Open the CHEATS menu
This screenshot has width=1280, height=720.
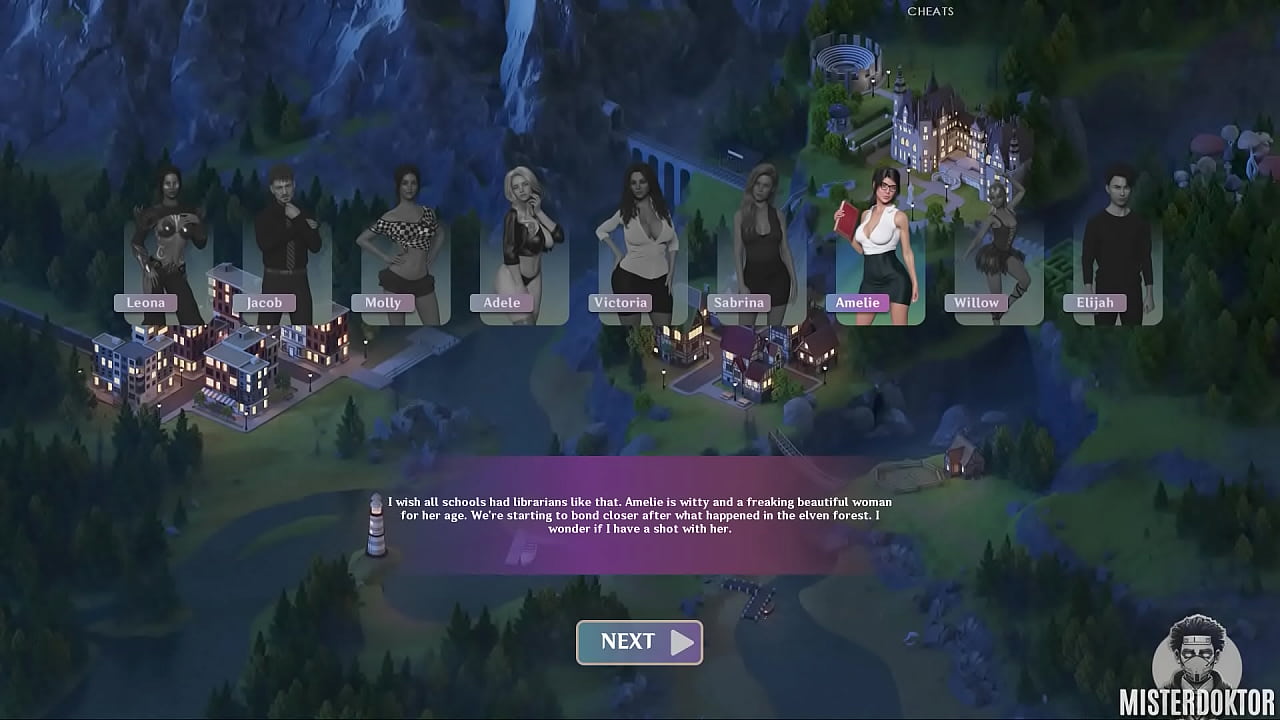point(929,12)
